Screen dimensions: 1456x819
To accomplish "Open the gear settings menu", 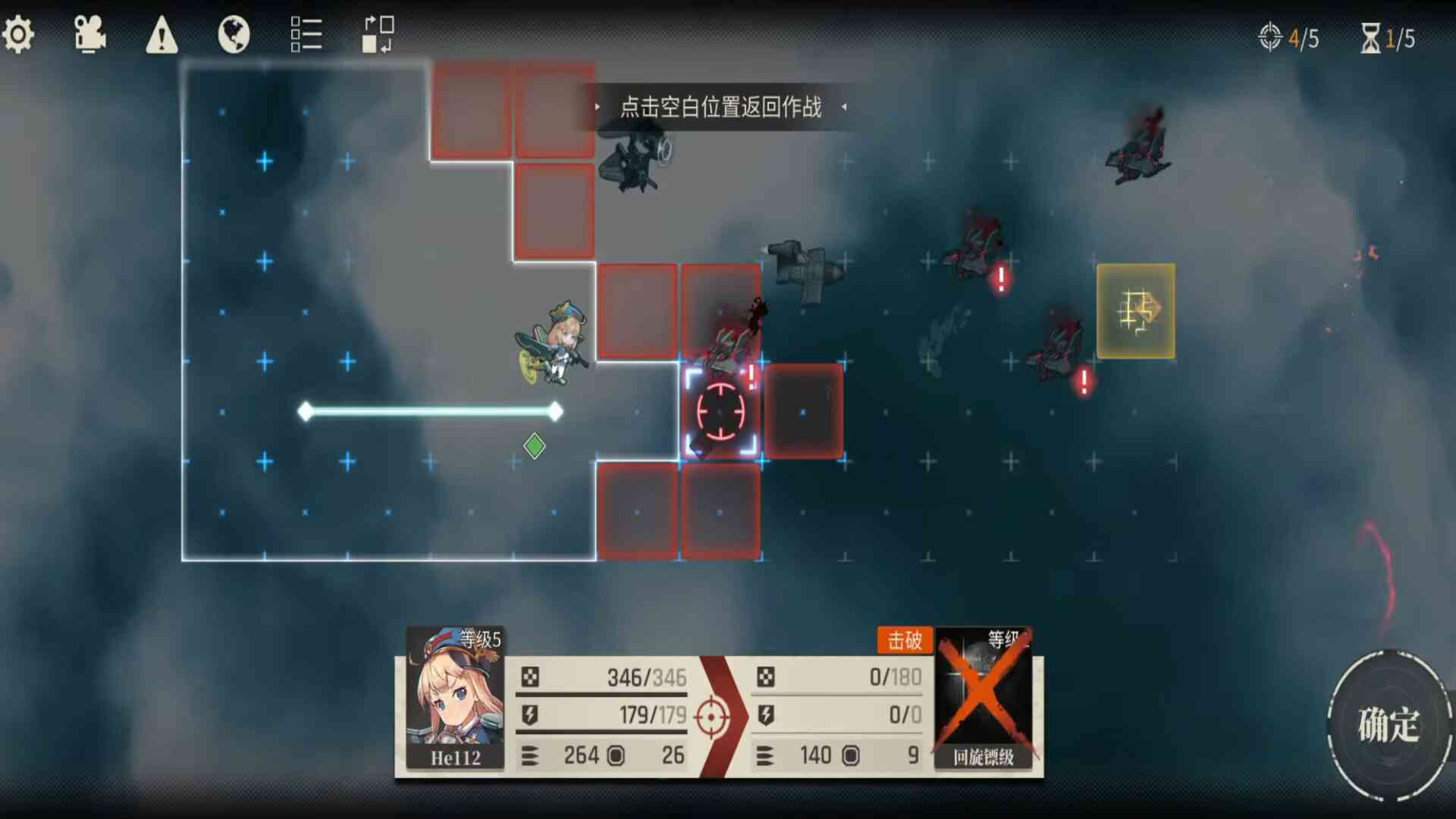I will click(18, 35).
